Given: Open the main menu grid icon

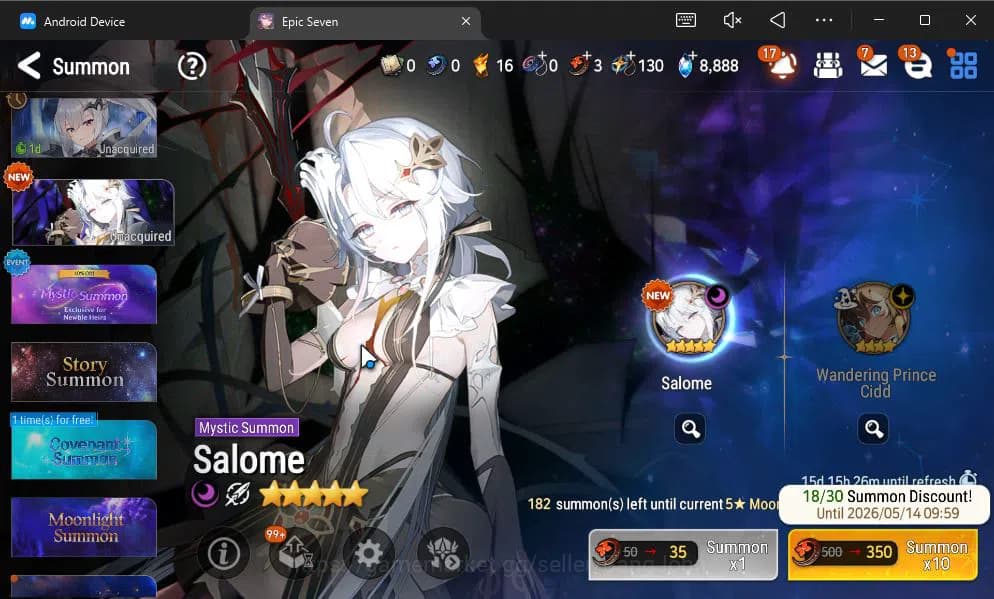Looking at the screenshot, I should (963, 66).
